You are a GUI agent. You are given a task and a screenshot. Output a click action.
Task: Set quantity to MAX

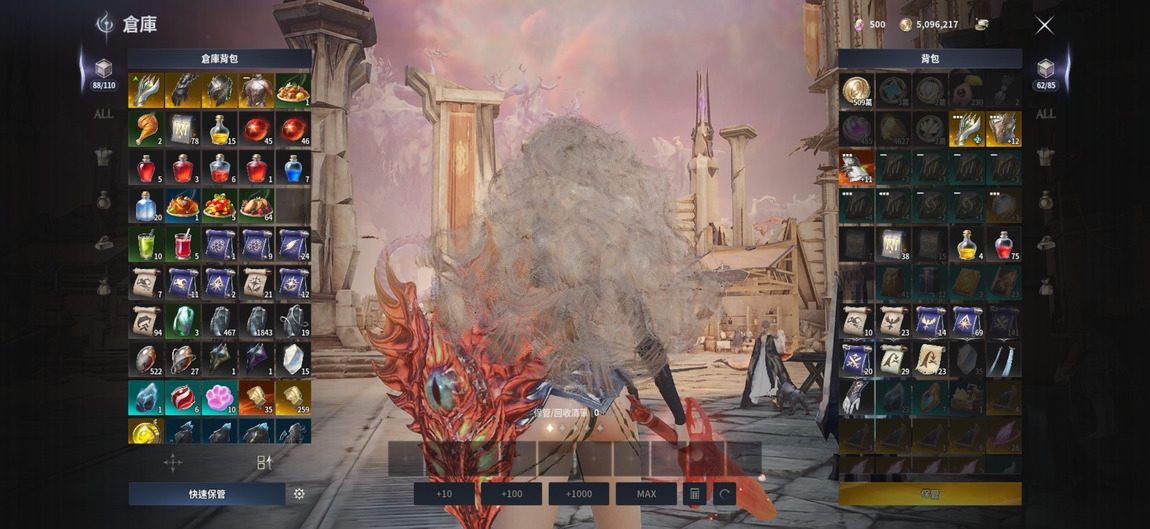point(646,494)
